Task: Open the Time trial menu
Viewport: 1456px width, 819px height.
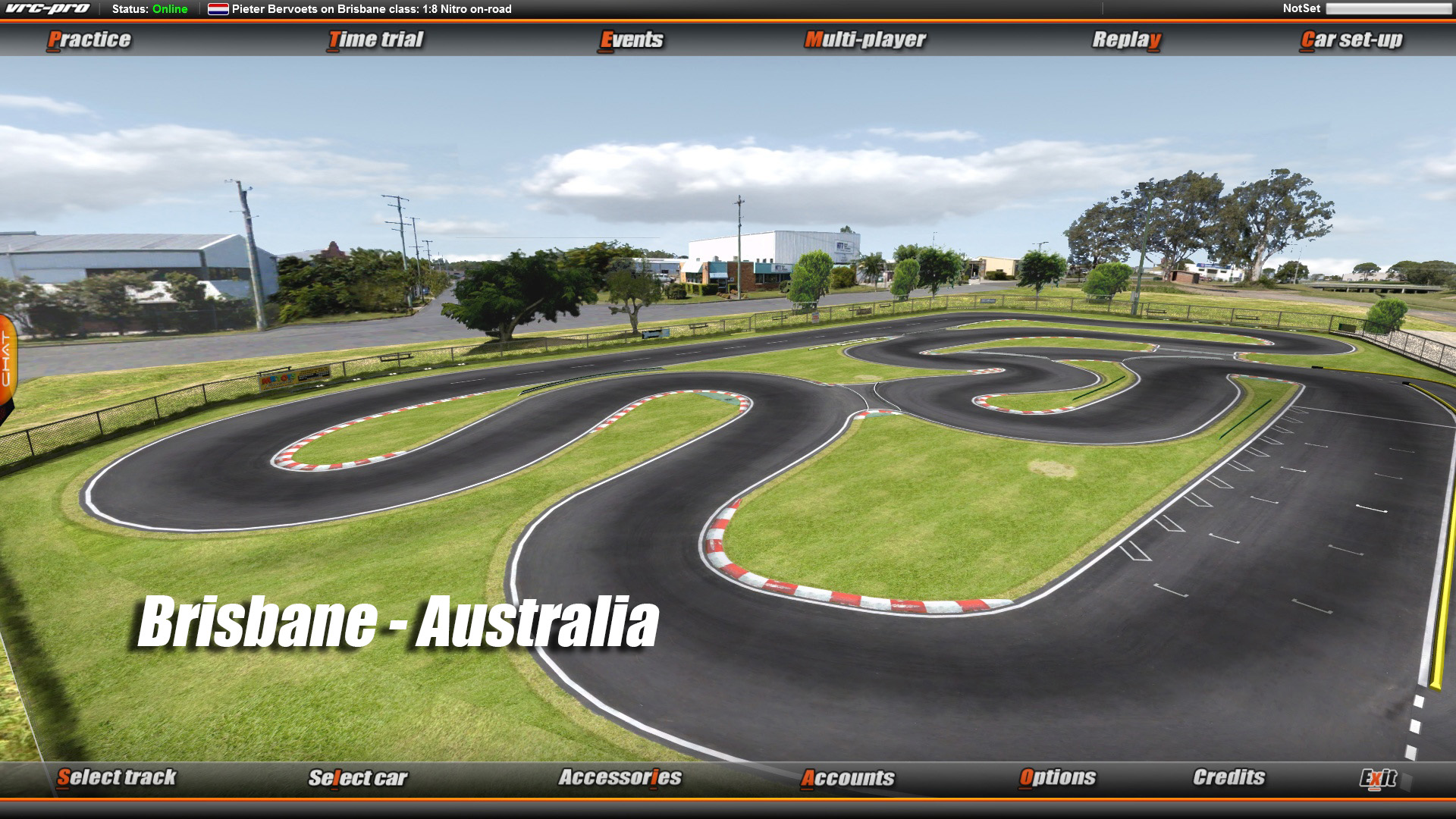Action: (375, 40)
